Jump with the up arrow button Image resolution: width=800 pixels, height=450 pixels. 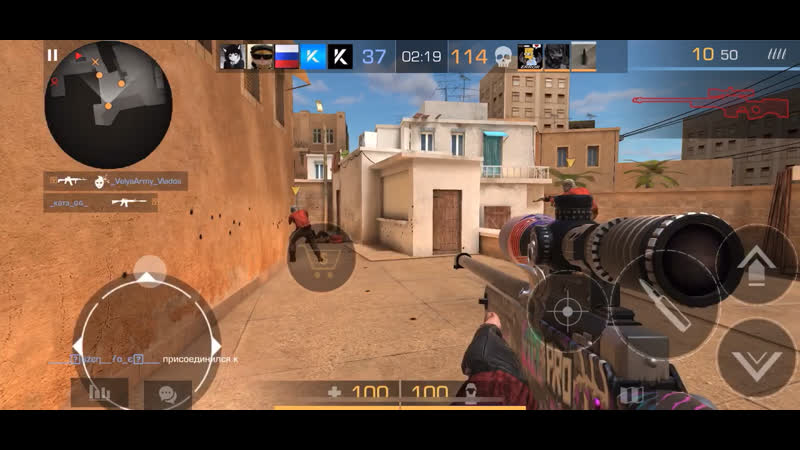pos(754,265)
